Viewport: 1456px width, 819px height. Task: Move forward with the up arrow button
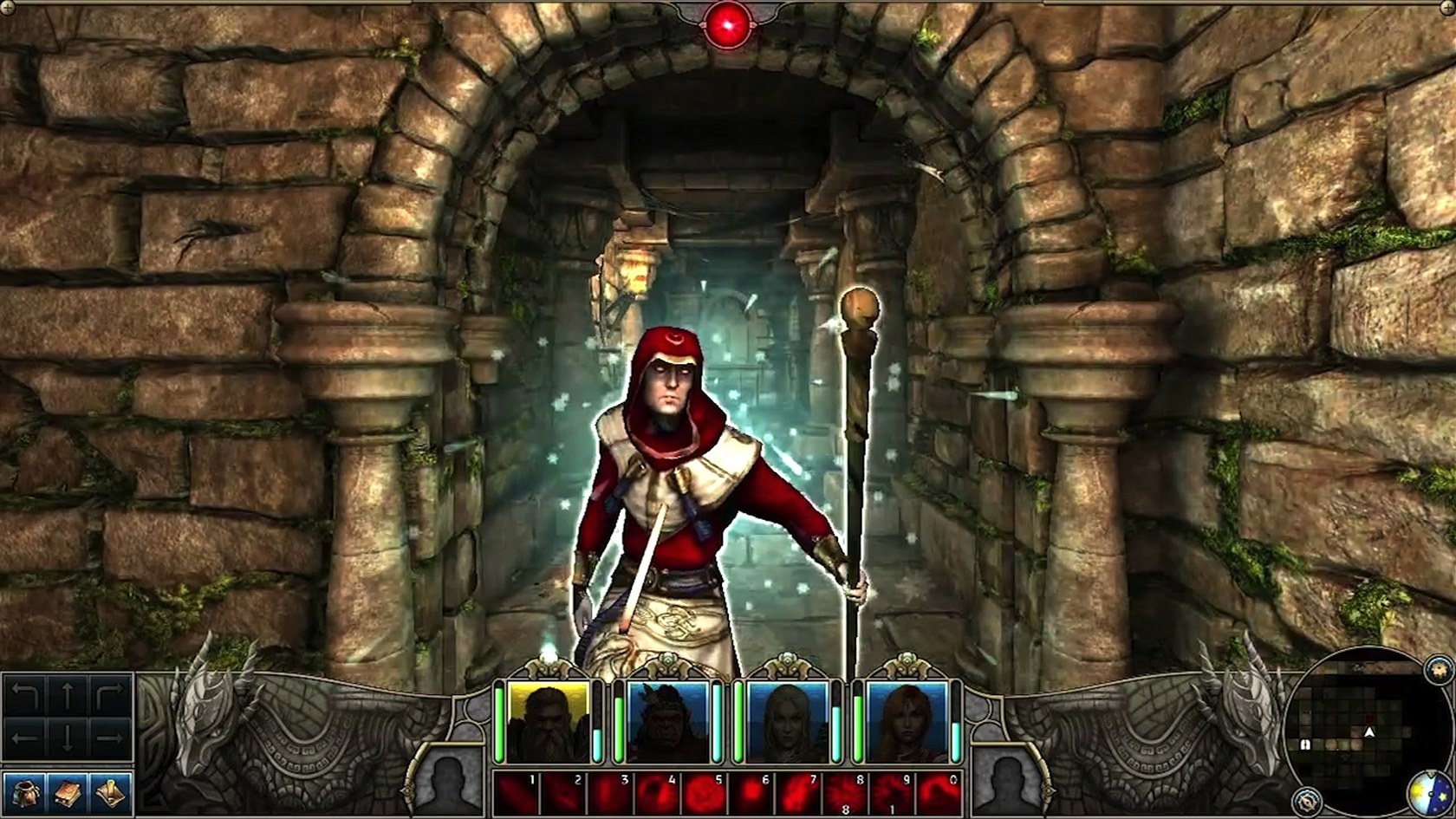[68, 696]
